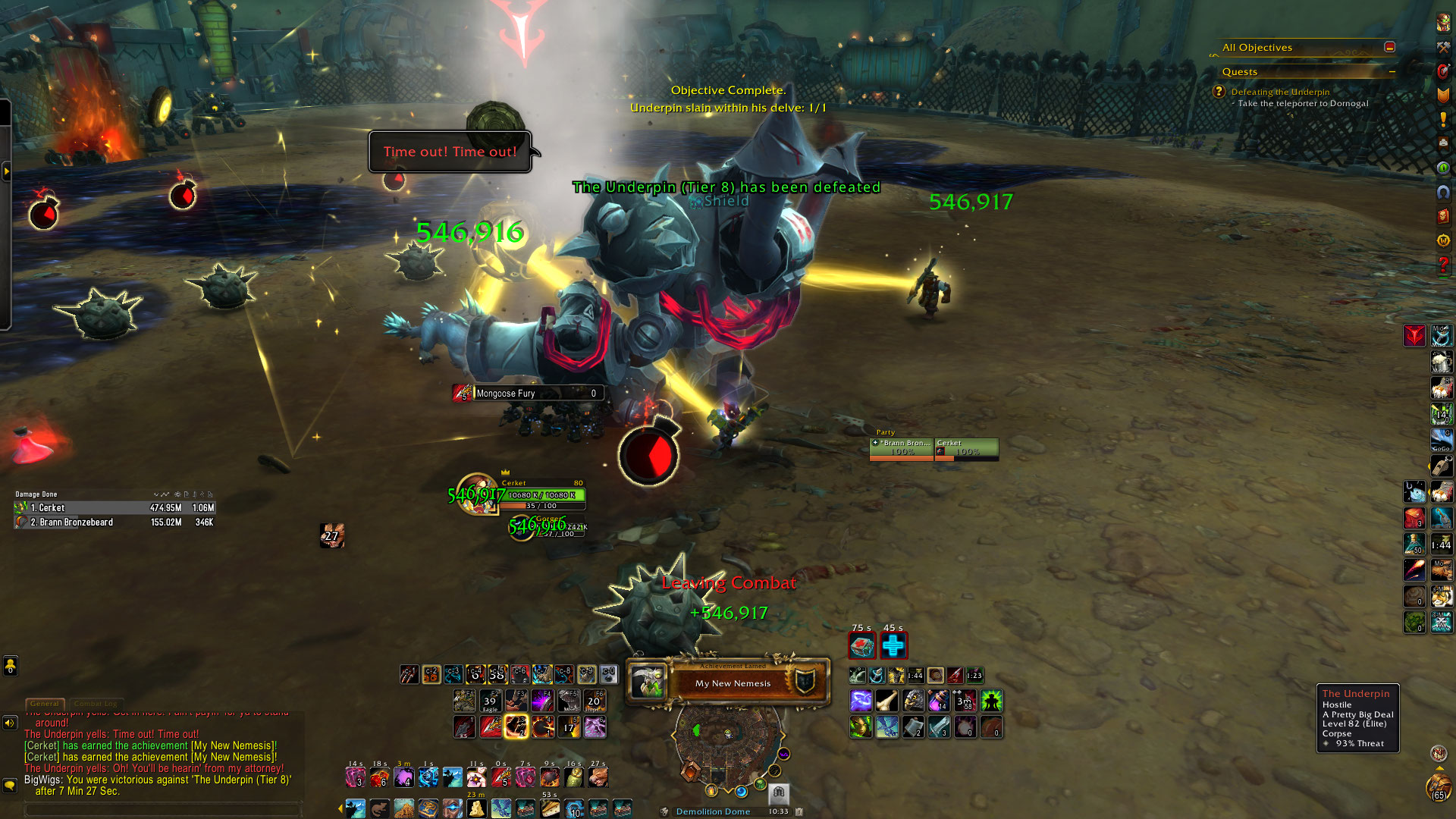1456x819 pixels.
Task: Activate the purple lightning swirl ability
Action: click(861, 701)
